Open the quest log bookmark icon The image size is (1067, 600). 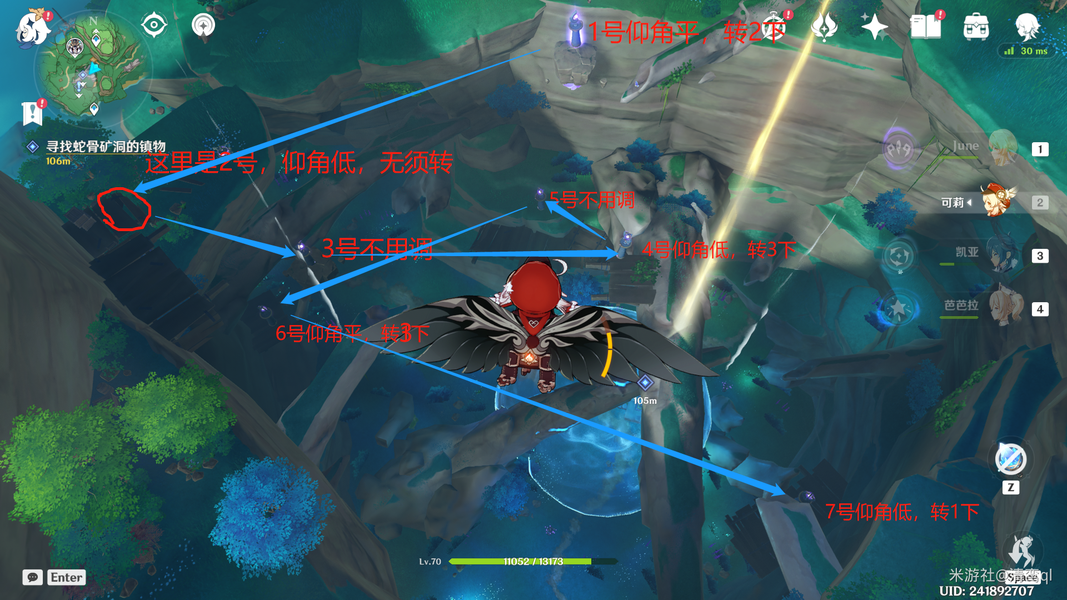[31, 113]
